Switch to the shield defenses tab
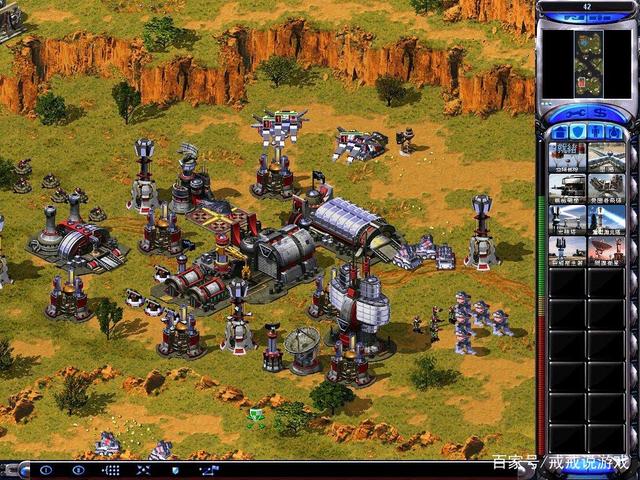 (x=576, y=132)
